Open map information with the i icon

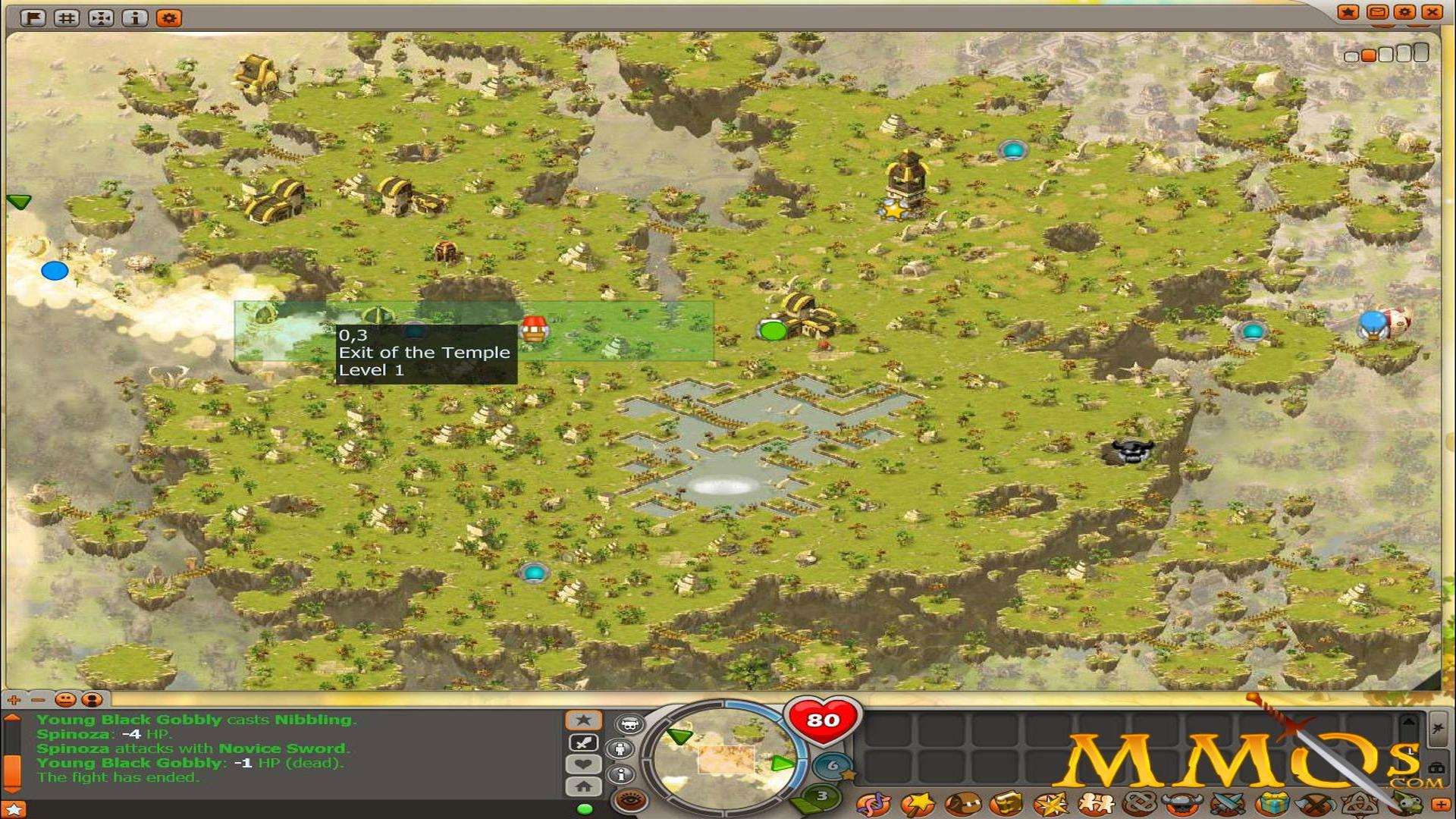tap(135, 17)
